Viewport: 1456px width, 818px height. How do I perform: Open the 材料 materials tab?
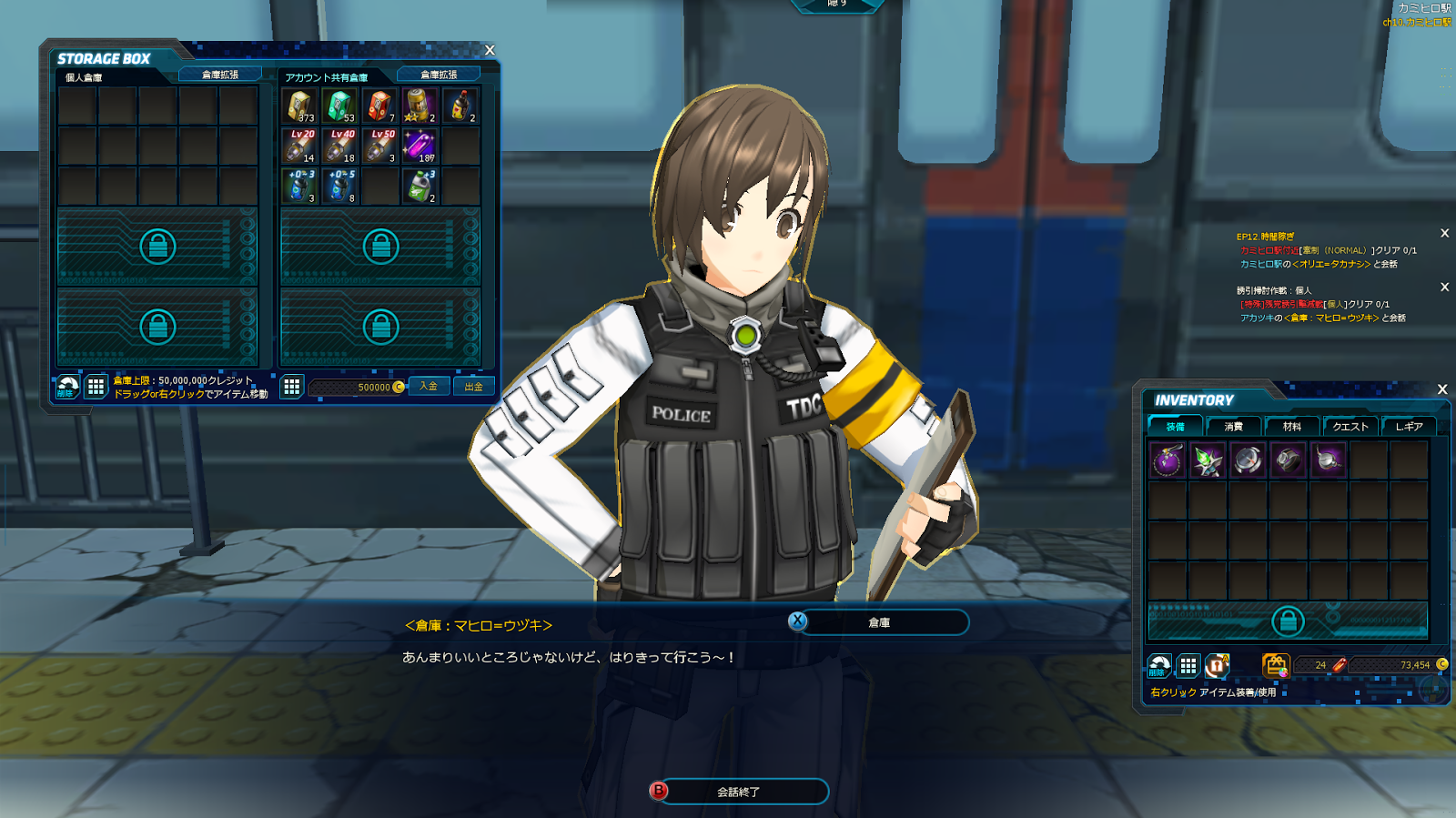pyautogui.click(x=1291, y=426)
